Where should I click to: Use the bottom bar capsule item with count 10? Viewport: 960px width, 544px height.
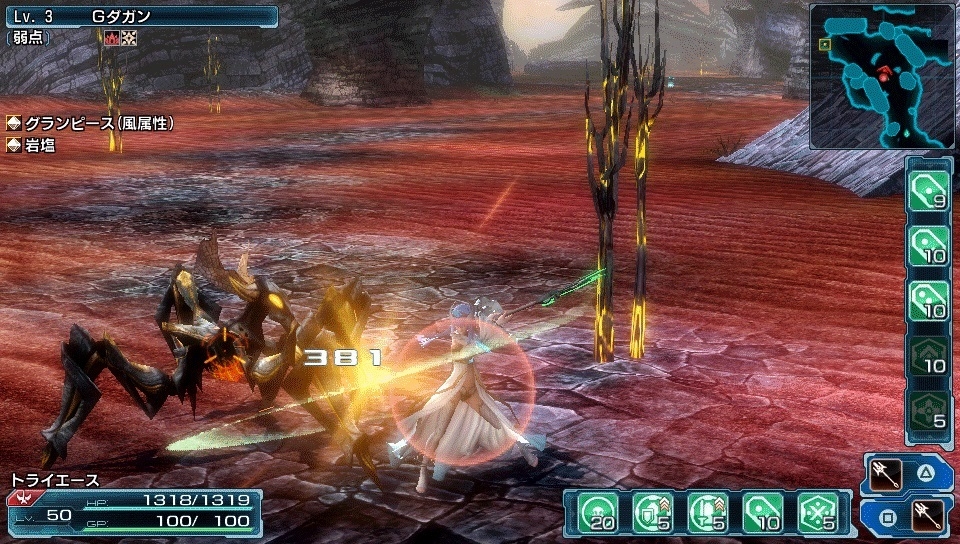coord(760,513)
